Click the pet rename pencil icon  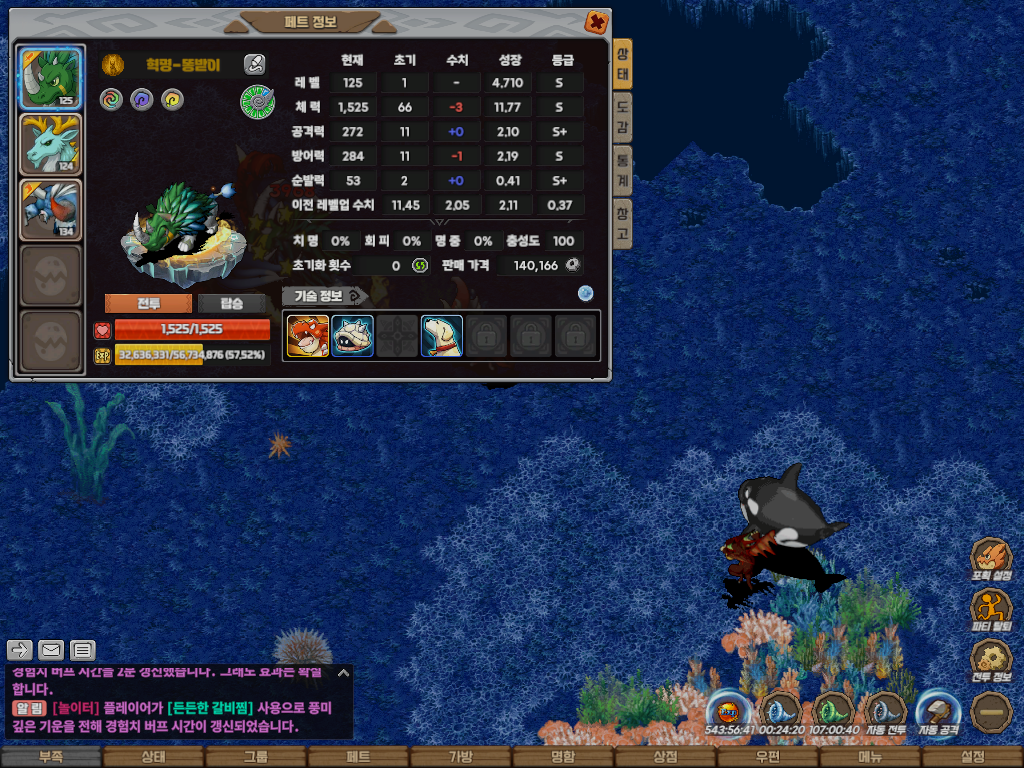255,65
